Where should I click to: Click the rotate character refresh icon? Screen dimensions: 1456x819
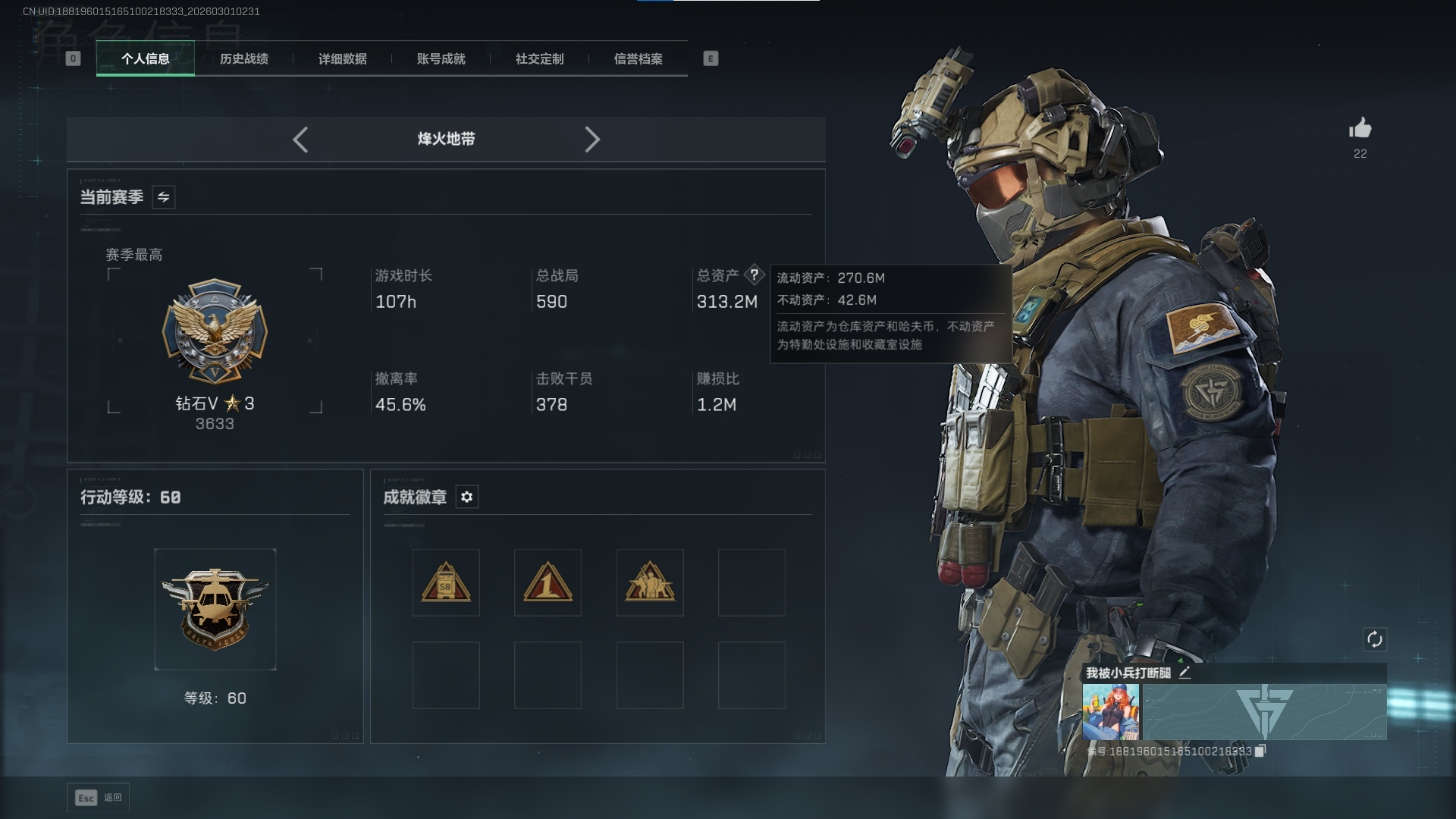pos(1375,639)
